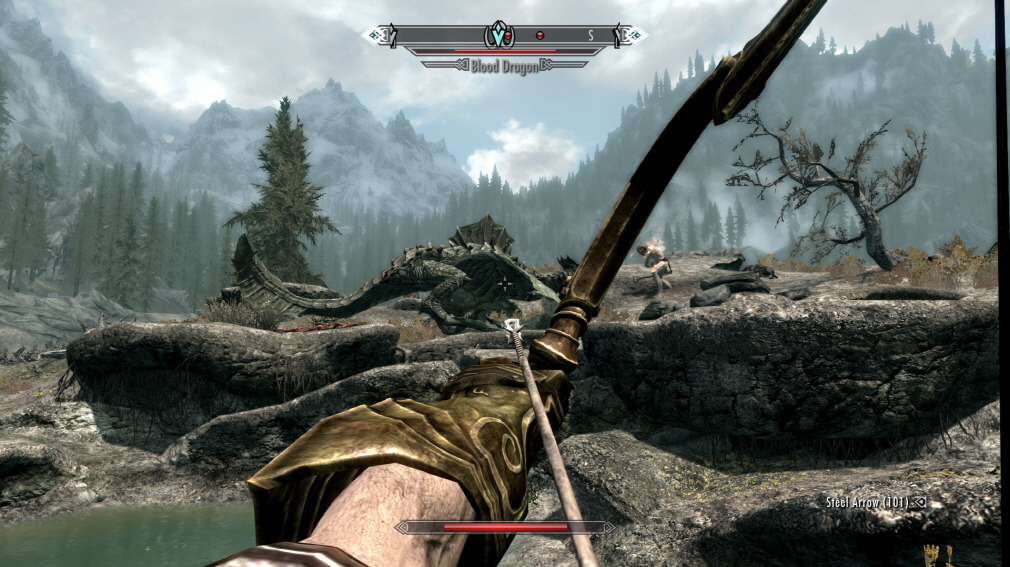Click the blue quest marker on the compass
Viewport: 1010px width, 567px height.
[497, 36]
